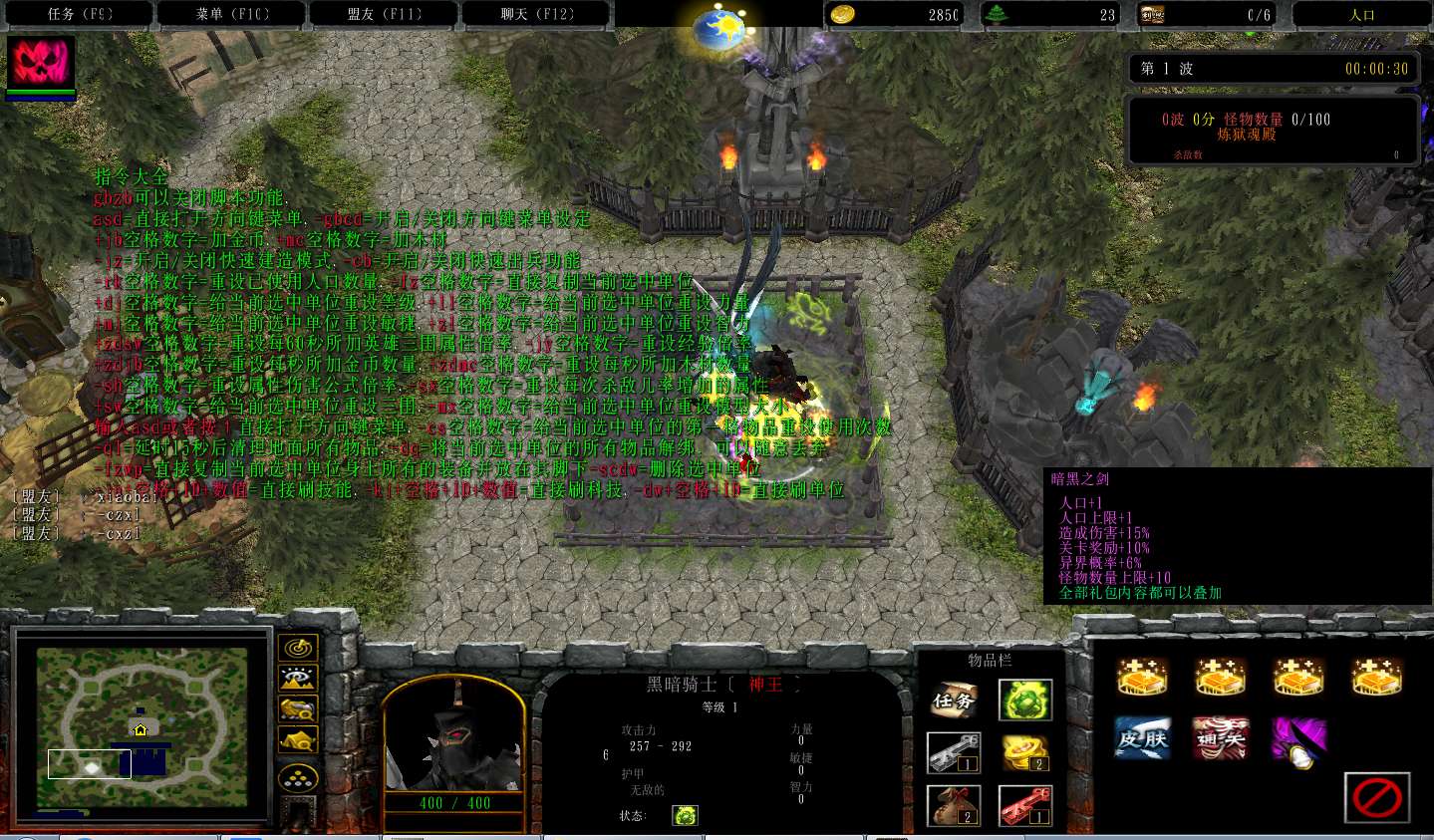Viewport: 1434px width, 840px height.
Task: Click on the minimap
Action: (142, 713)
